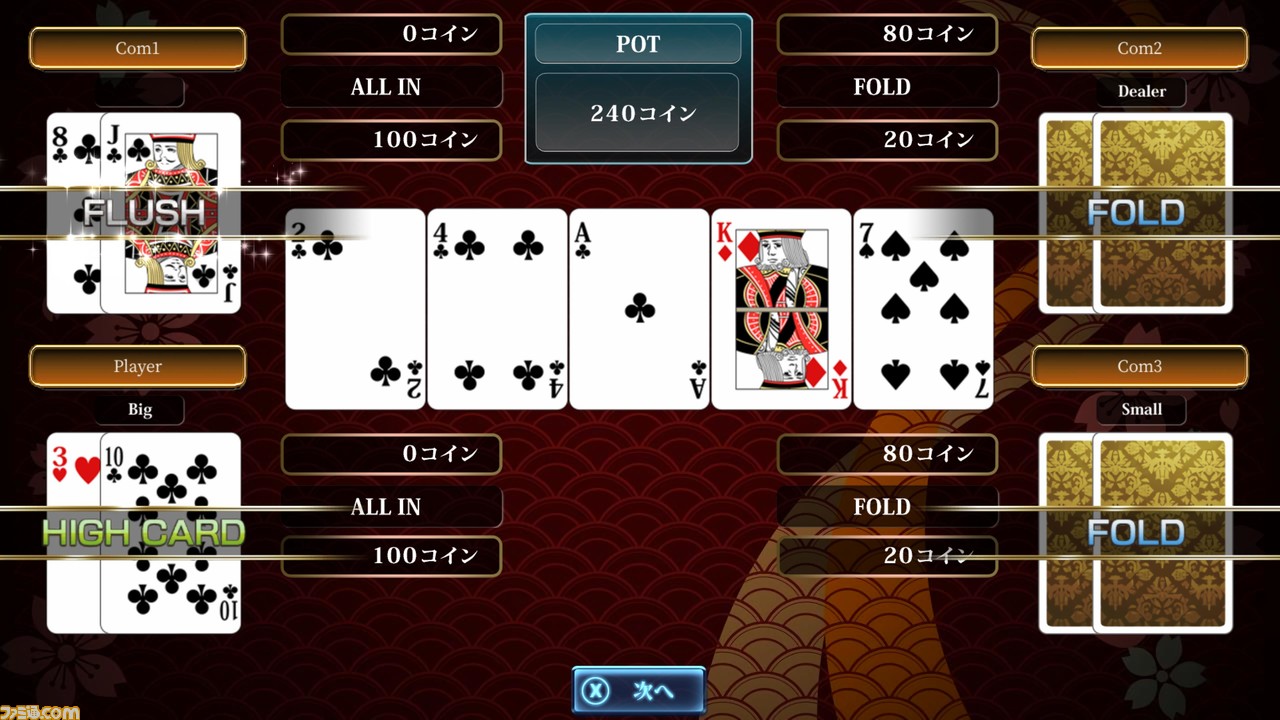Select the Ace of Clubs community card

[639, 307]
